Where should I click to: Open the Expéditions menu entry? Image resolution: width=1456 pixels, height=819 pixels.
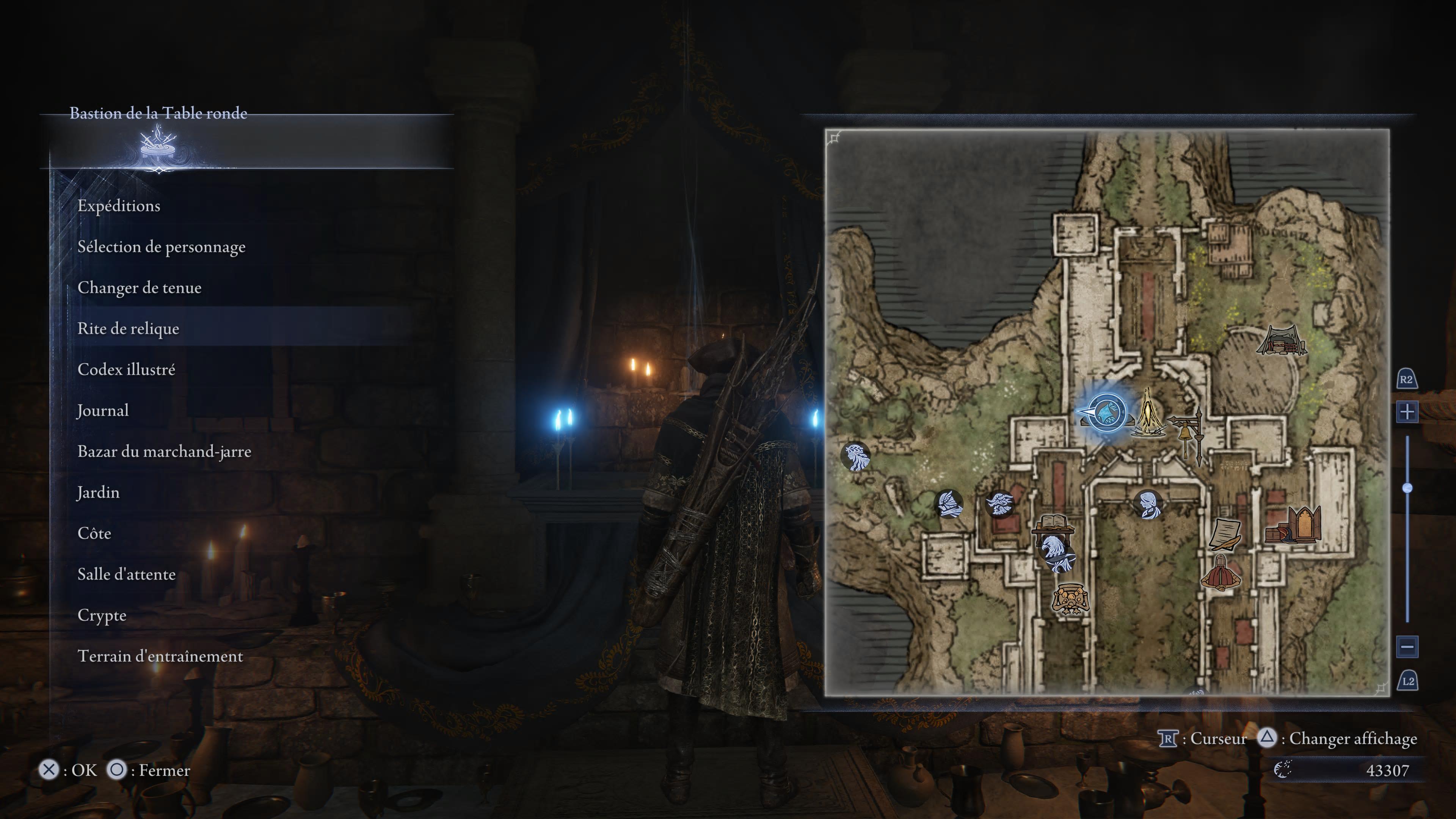click(119, 206)
